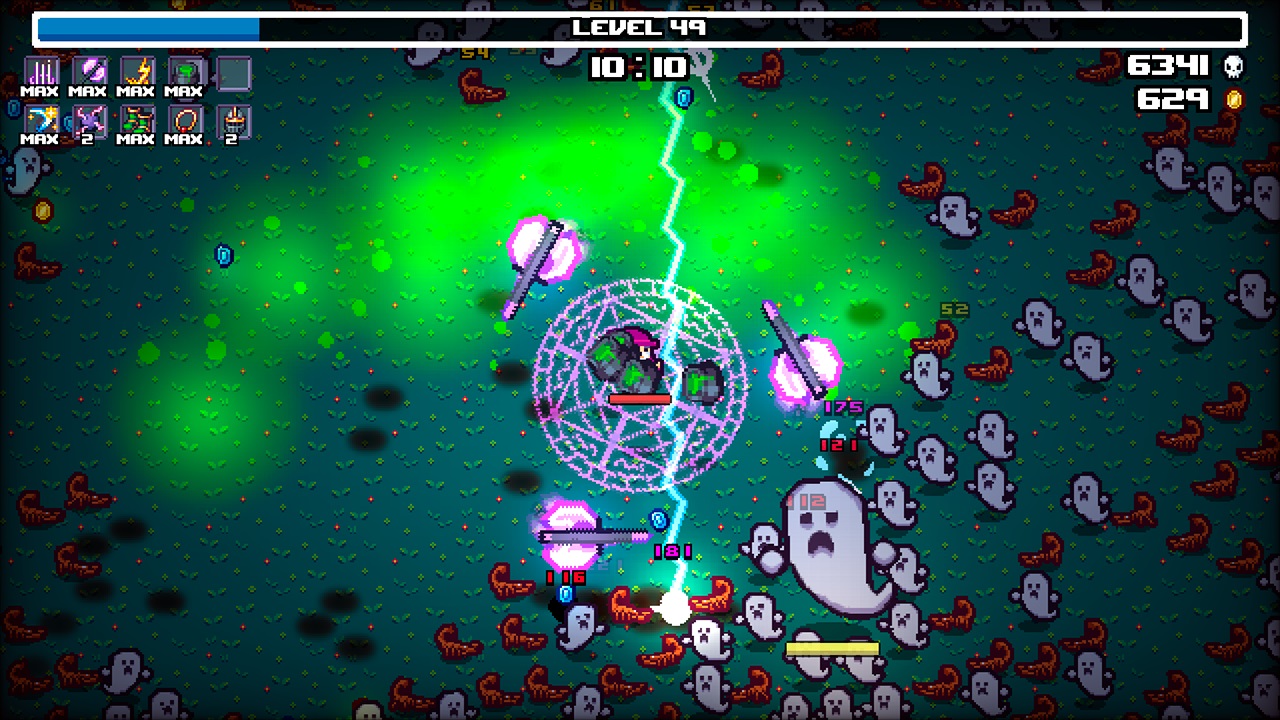Select the green boots passive item icon
This screenshot has width=1280, height=720.
136,120
